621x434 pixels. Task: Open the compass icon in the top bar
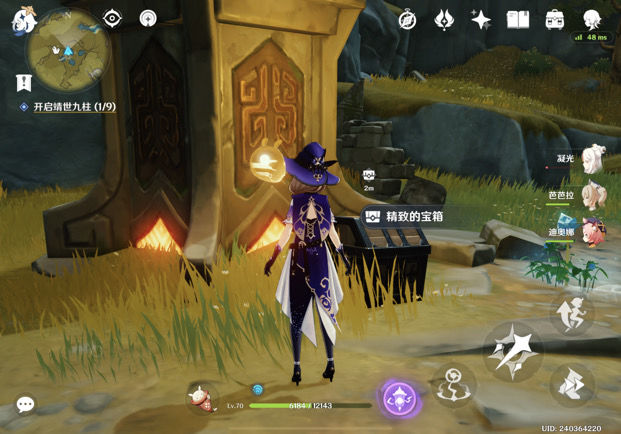tap(407, 20)
